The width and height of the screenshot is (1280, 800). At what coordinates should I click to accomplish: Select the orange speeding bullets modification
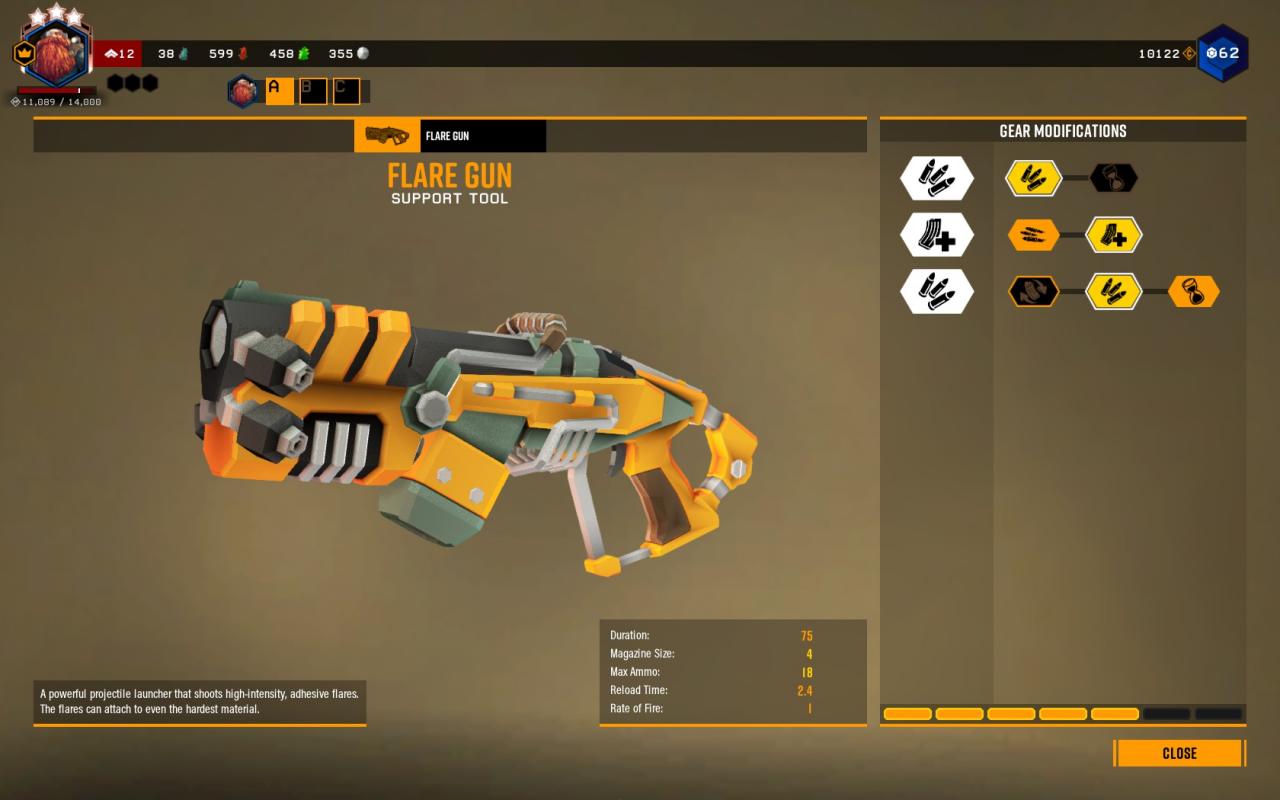click(1033, 236)
